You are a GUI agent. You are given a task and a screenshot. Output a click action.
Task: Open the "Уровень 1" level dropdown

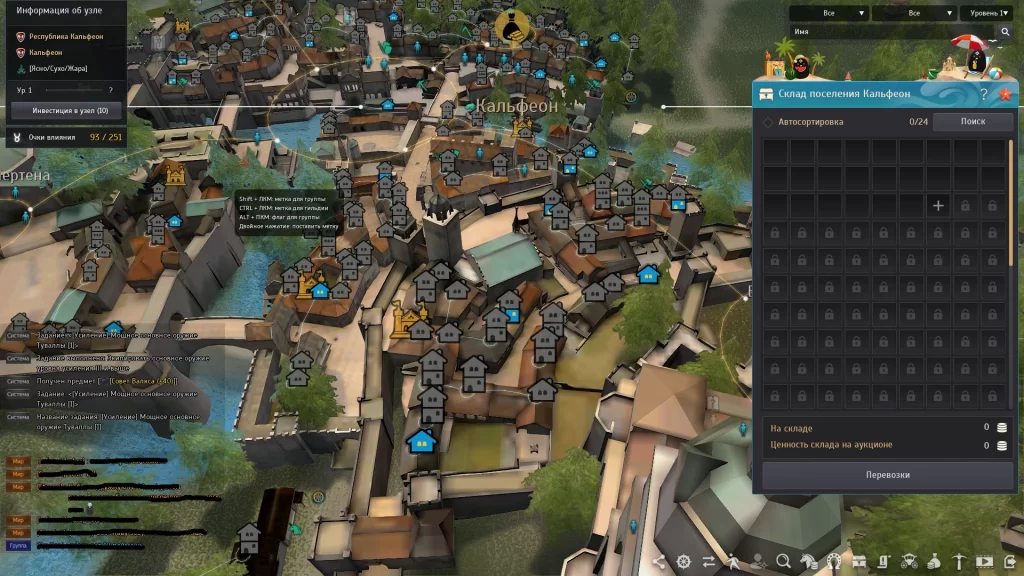click(x=989, y=13)
